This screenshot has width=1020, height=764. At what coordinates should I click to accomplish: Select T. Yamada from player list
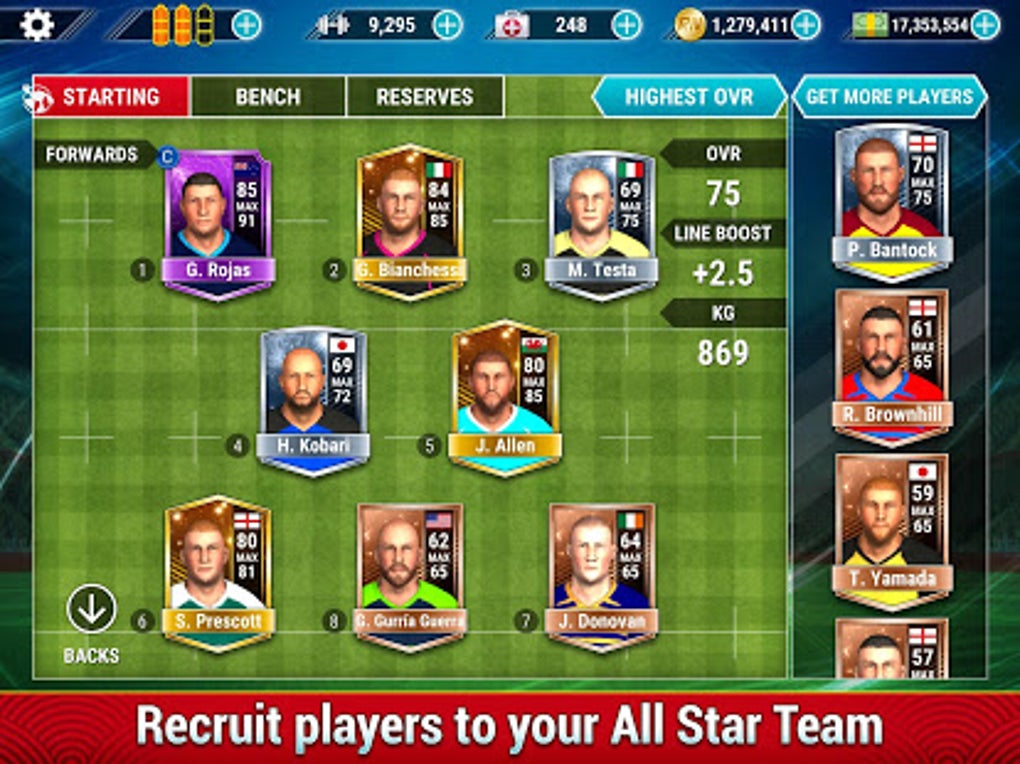click(892, 532)
